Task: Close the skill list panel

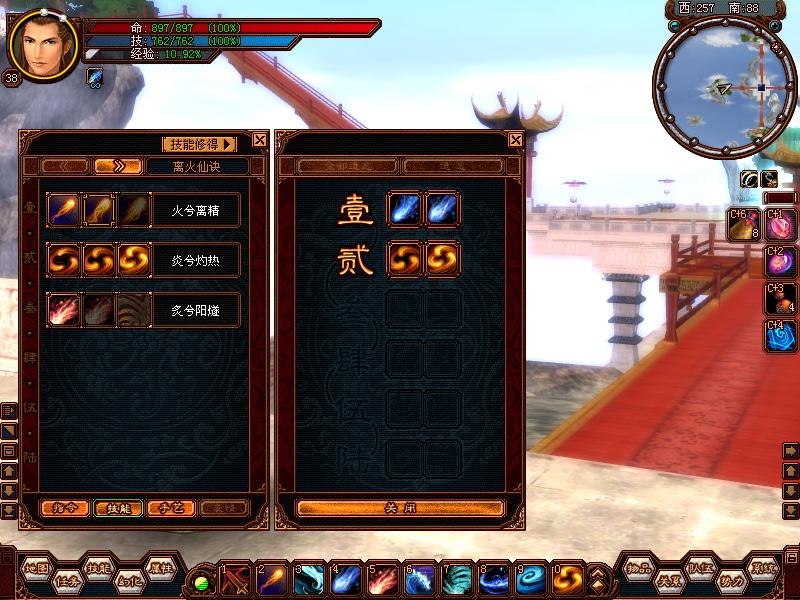Action: point(260,141)
